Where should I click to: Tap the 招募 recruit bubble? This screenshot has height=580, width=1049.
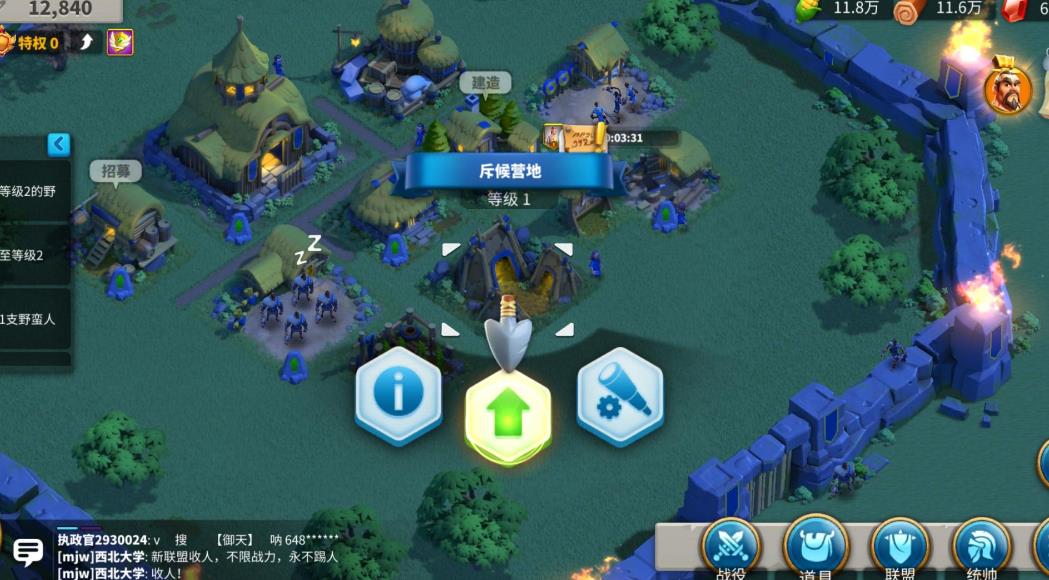(116, 171)
